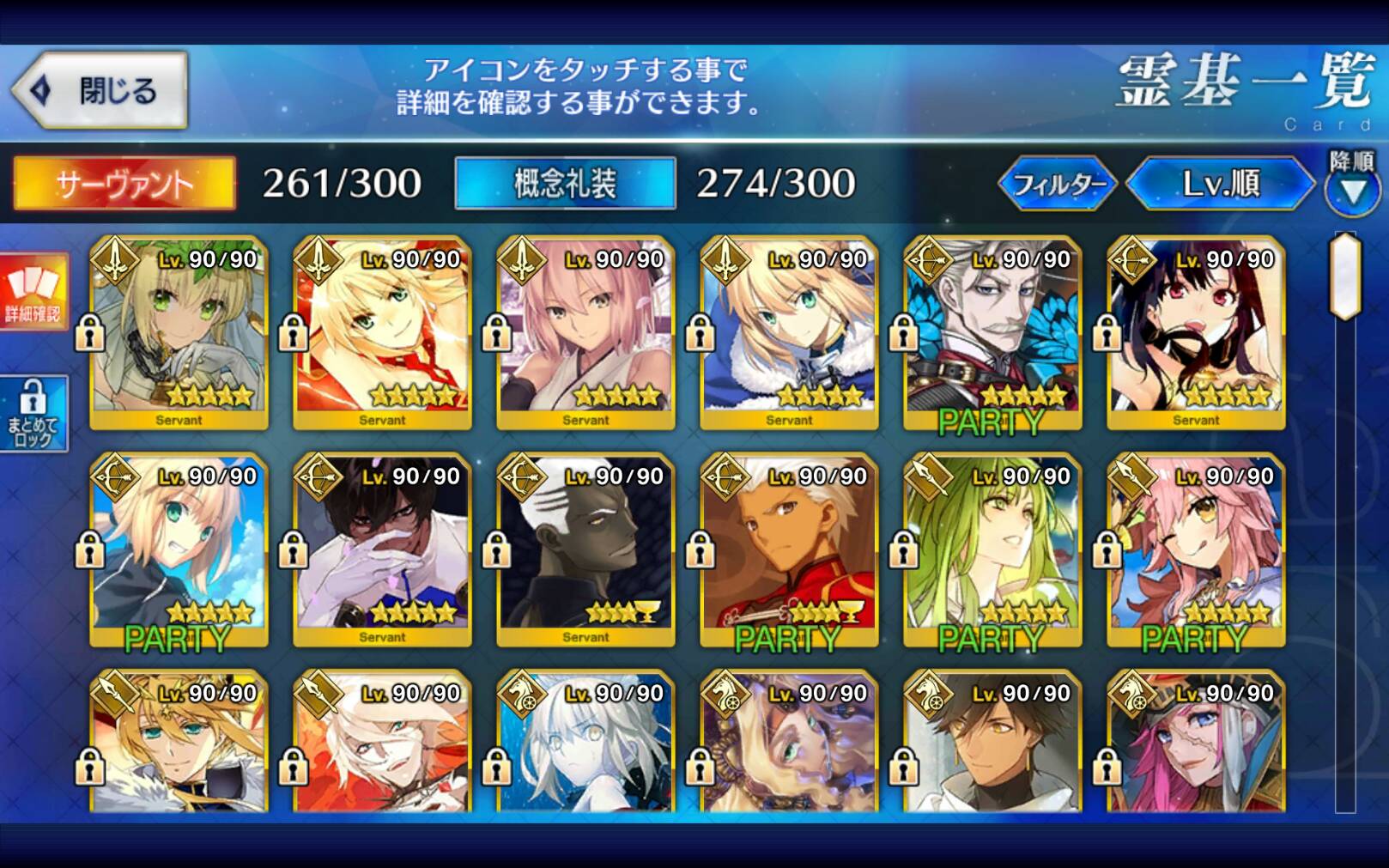Click the 261/300 servant count display

[339, 182]
